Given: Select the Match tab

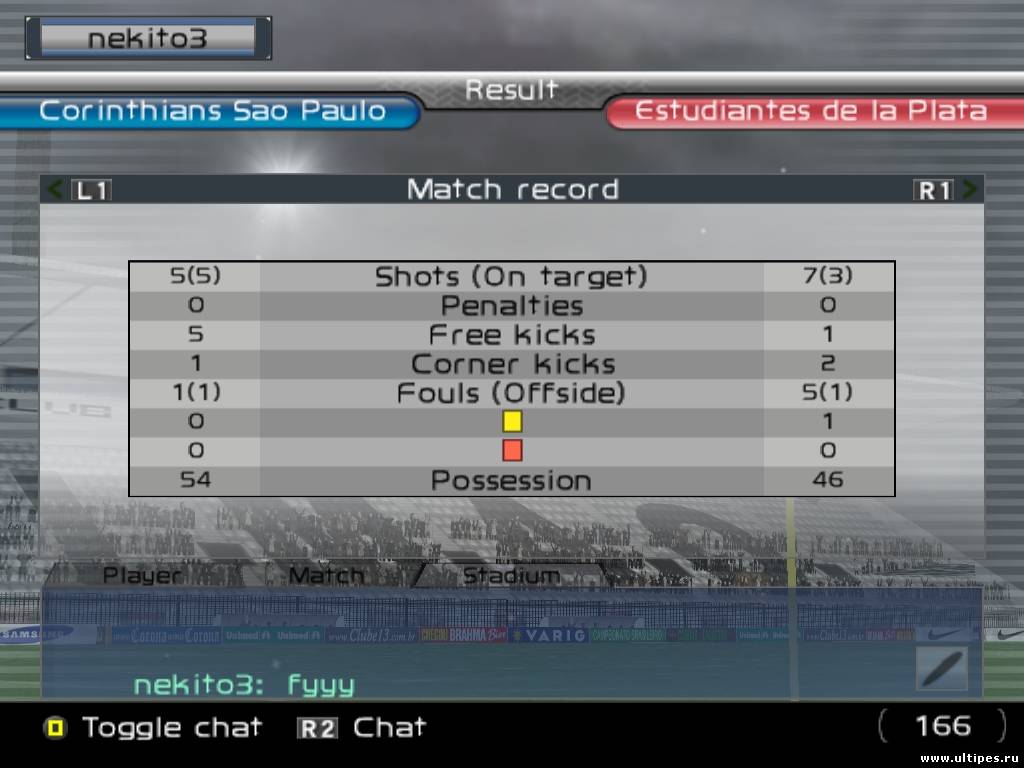Looking at the screenshot, I should pos(326,575).
